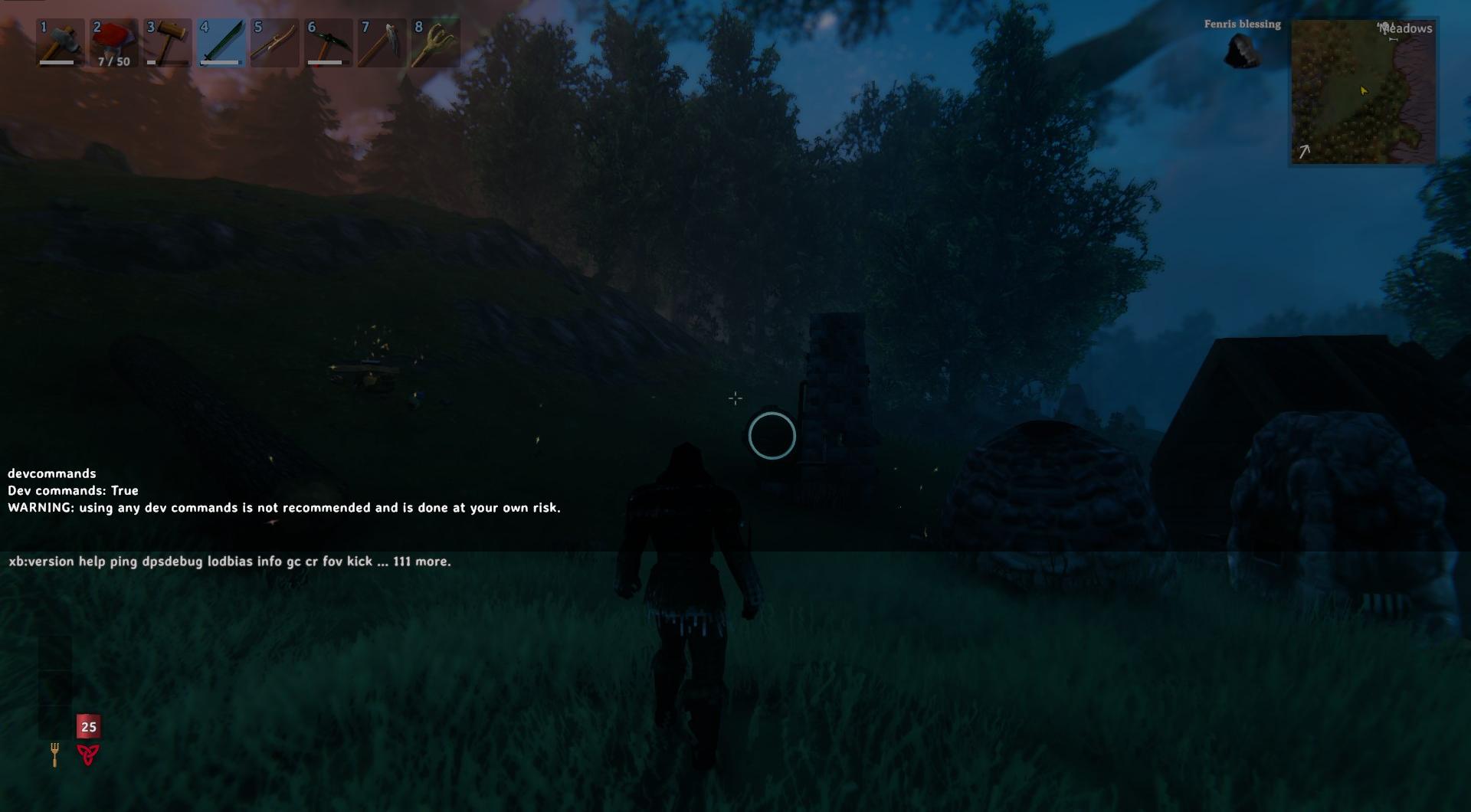Screen dimensions: 1471x812
Task: Select the hammer in hotbar slot 1
Action: click(60, 42)
